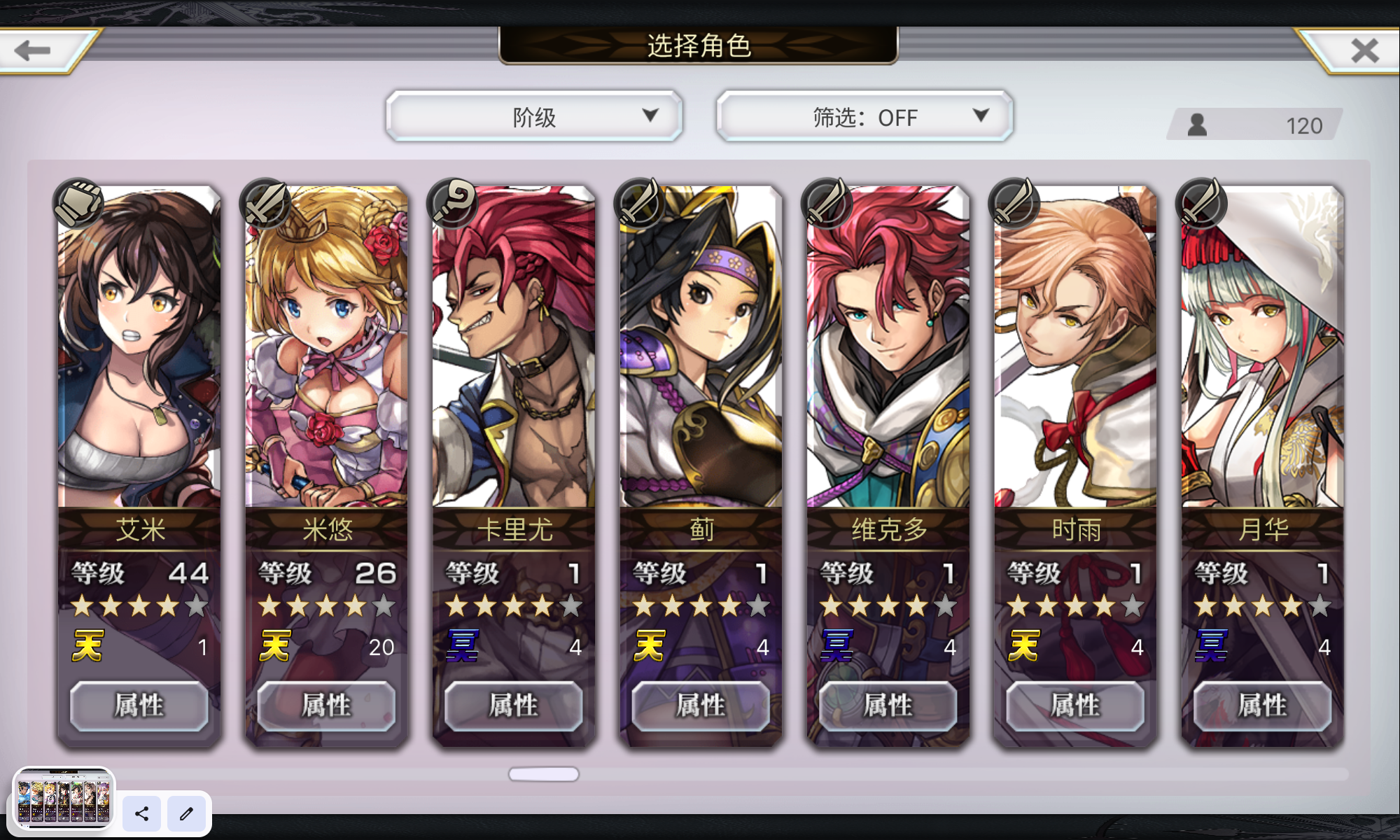Click the share icon near the preview
Image resolution: width=1400 pixels, height=840 pixels.
(x=142, y=814)
